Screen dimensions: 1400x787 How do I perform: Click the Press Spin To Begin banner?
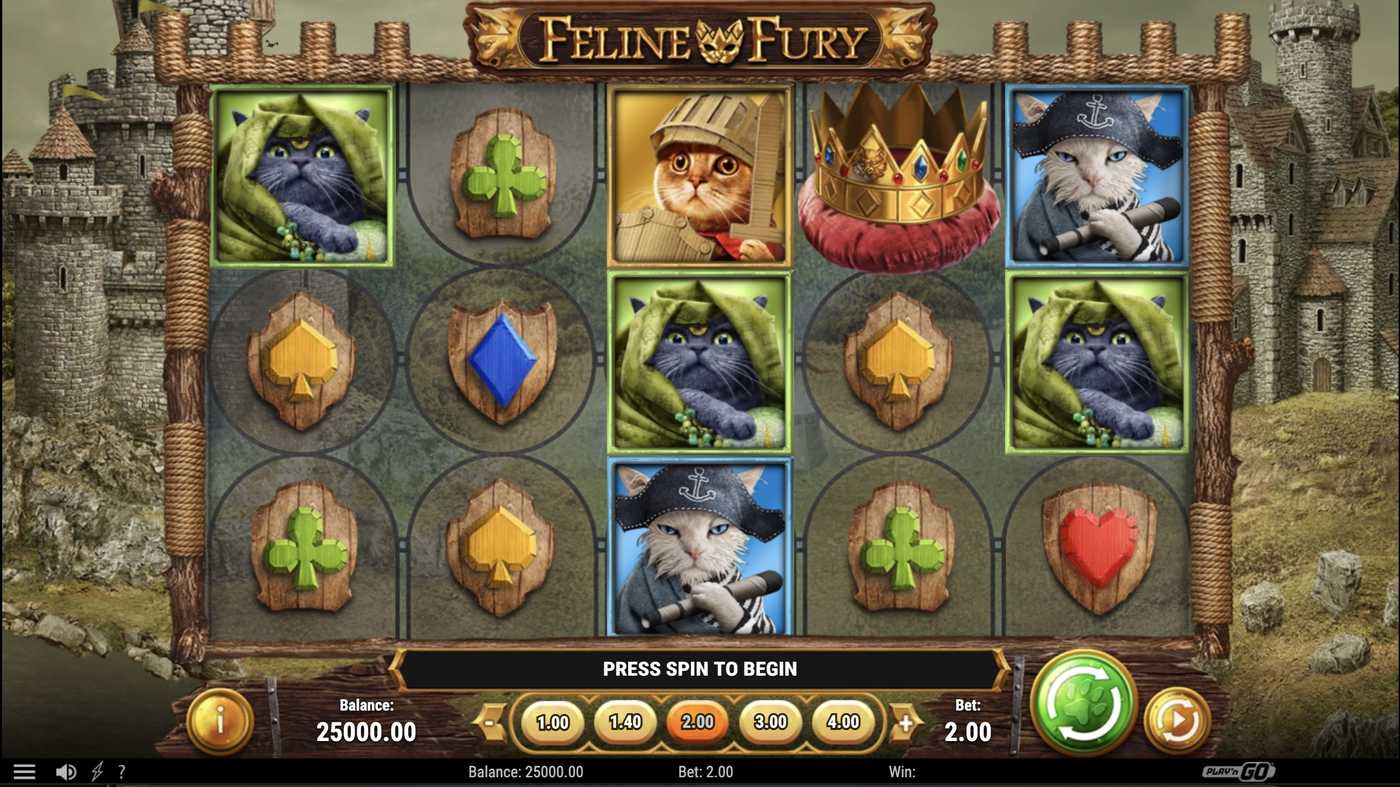click(x=700, y=668)
